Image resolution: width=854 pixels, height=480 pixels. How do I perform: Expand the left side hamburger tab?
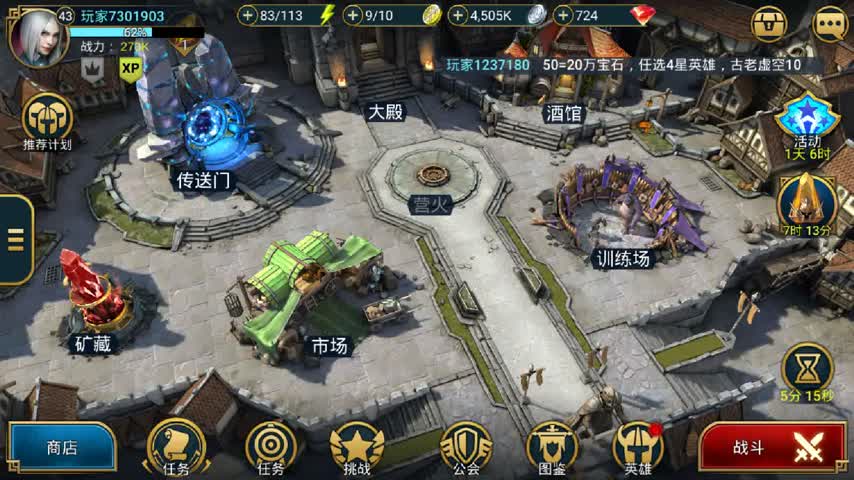click(15, 240)
